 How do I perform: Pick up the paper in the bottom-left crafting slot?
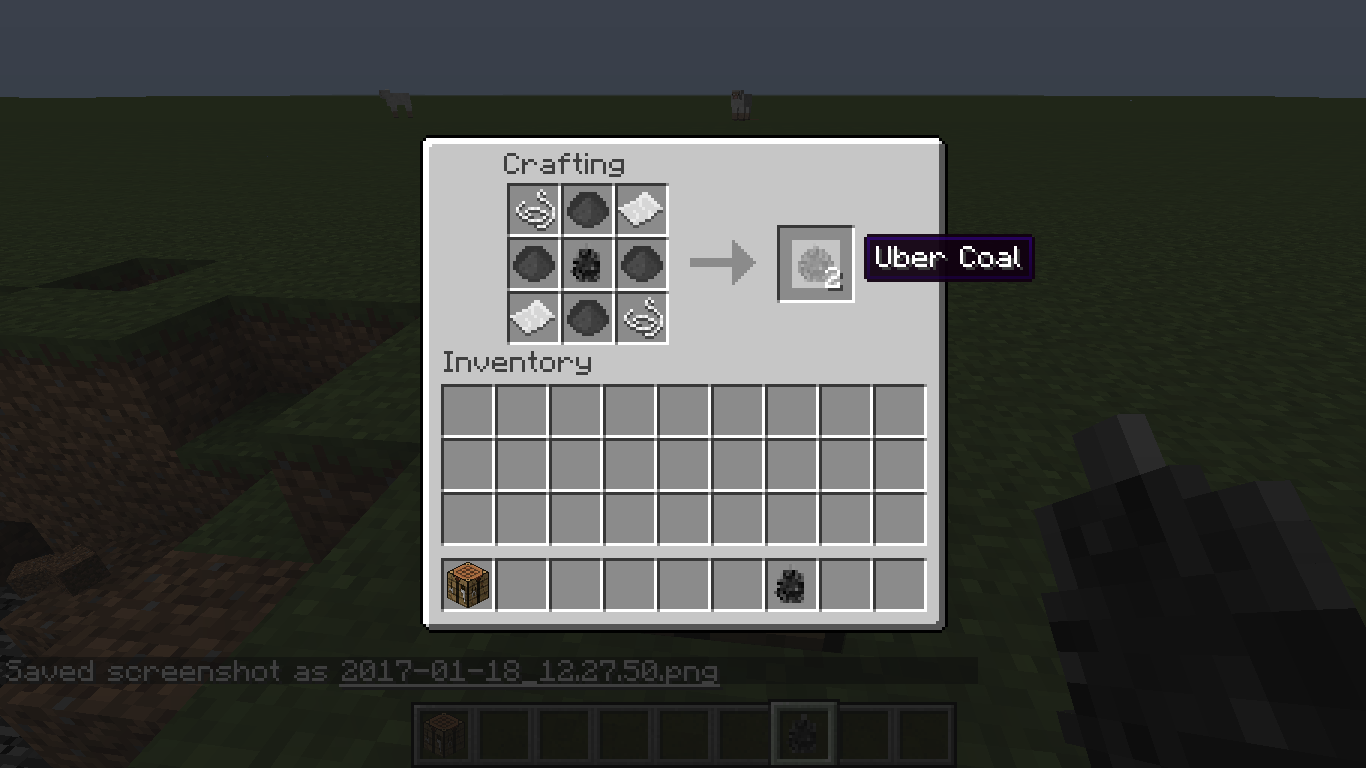pos(533,318)
